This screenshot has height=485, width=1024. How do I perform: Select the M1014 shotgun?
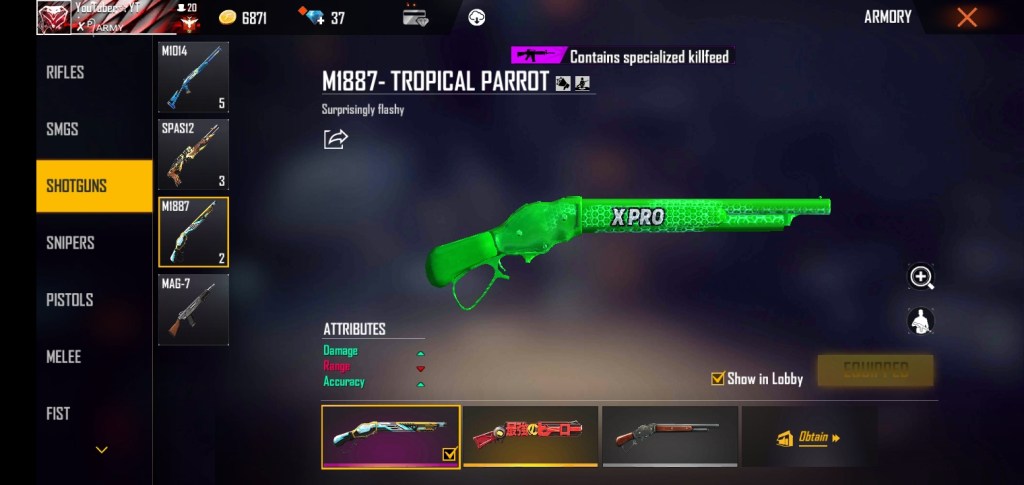pos(194,77)
